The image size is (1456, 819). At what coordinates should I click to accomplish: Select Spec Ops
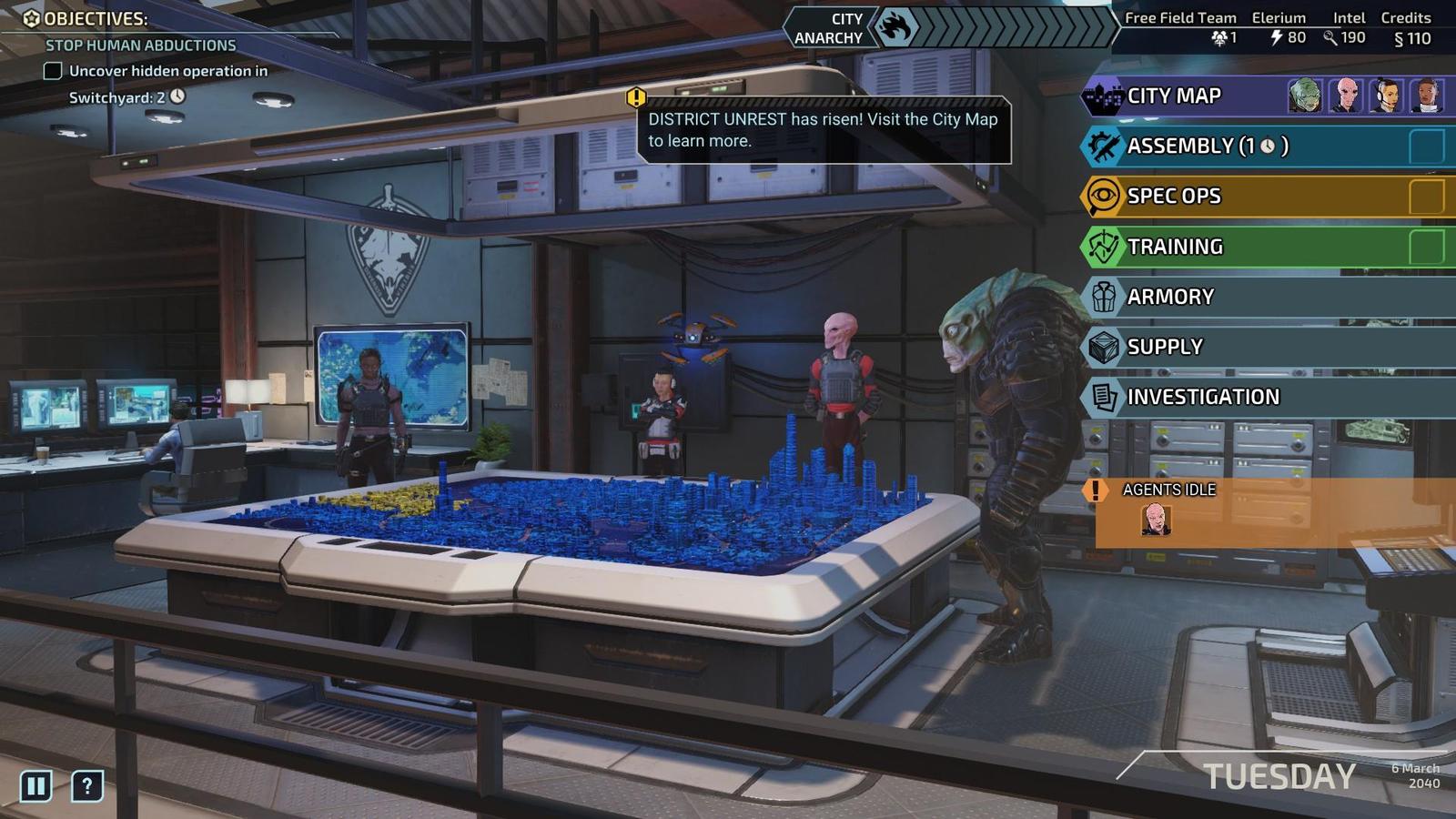pyautogui.click(x=1174, y=197)
